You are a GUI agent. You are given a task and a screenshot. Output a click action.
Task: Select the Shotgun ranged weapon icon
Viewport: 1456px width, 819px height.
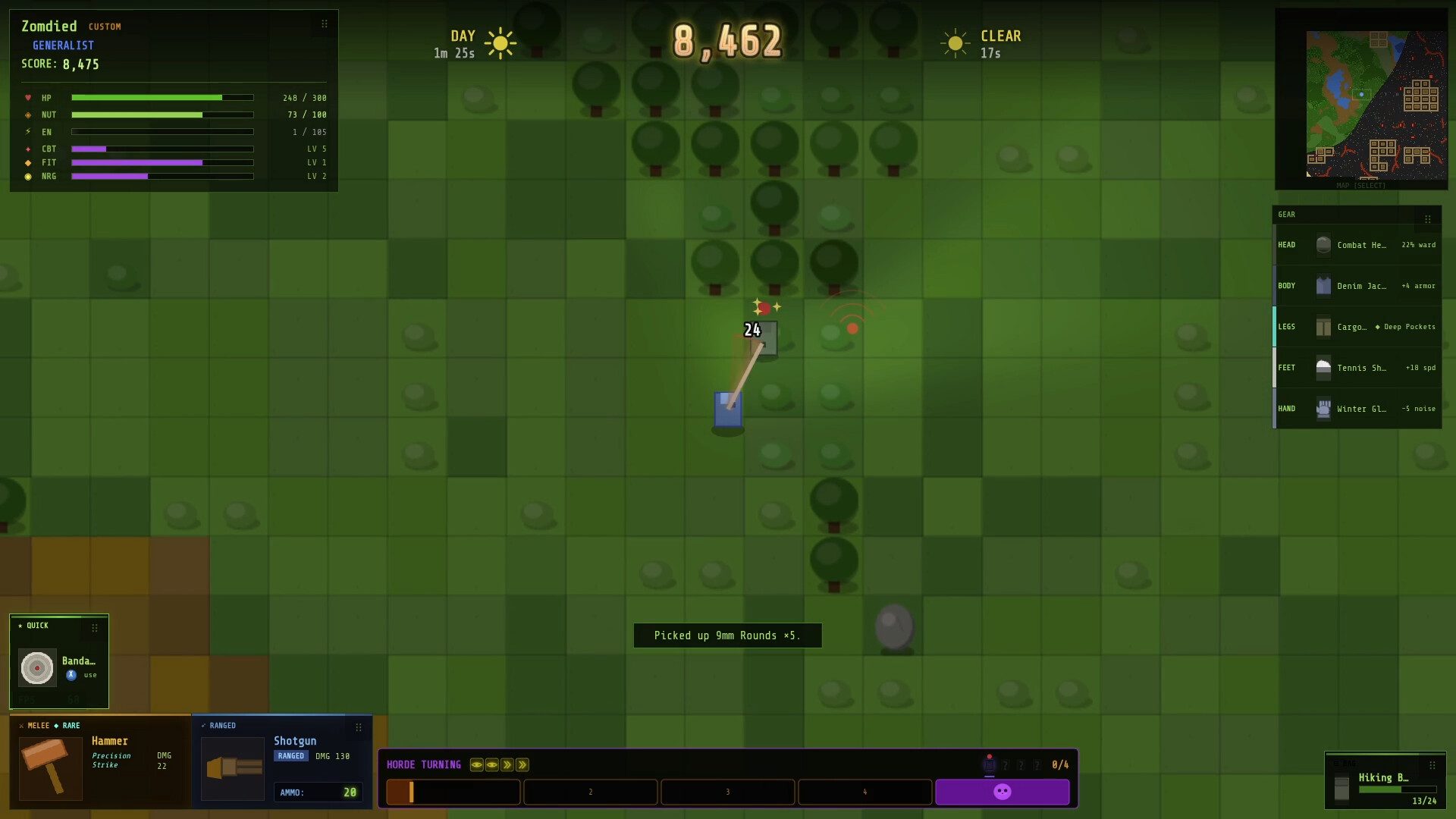233,768
